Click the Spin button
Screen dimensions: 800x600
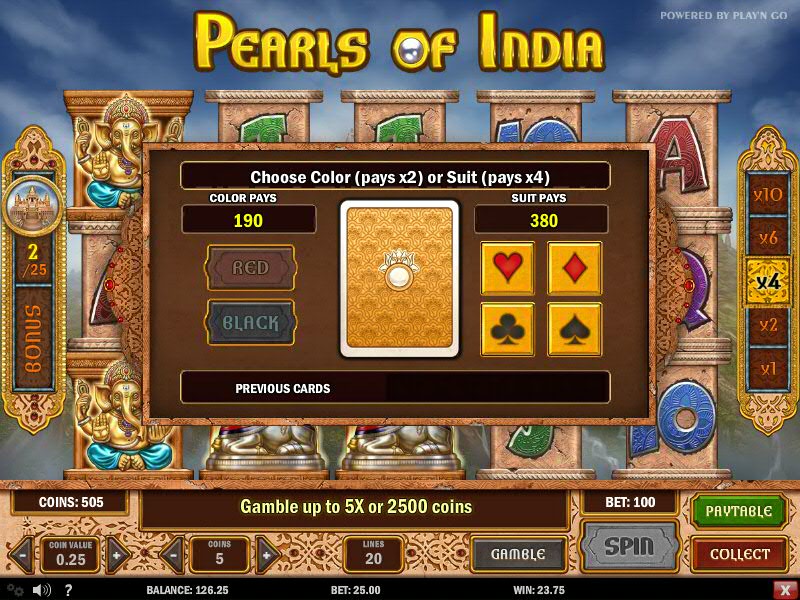(x=629, y=548)
